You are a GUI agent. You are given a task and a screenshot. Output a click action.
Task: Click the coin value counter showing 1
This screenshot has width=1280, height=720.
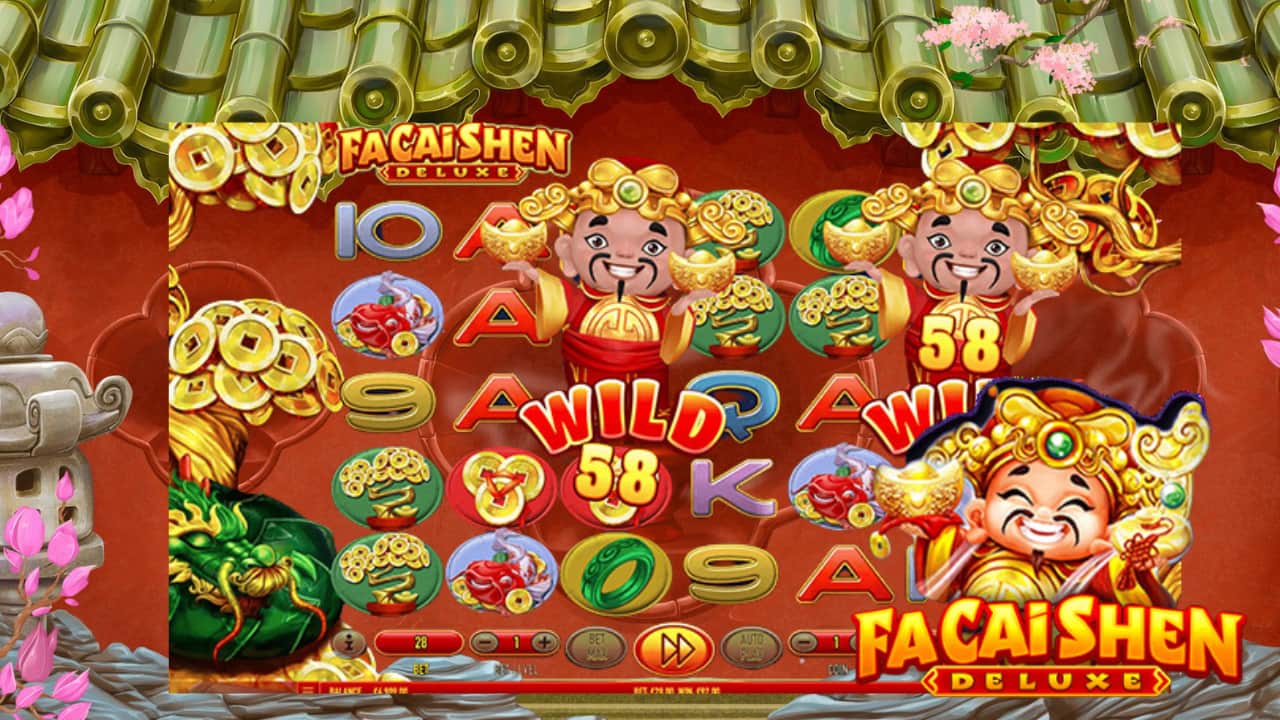click(837, 642)
